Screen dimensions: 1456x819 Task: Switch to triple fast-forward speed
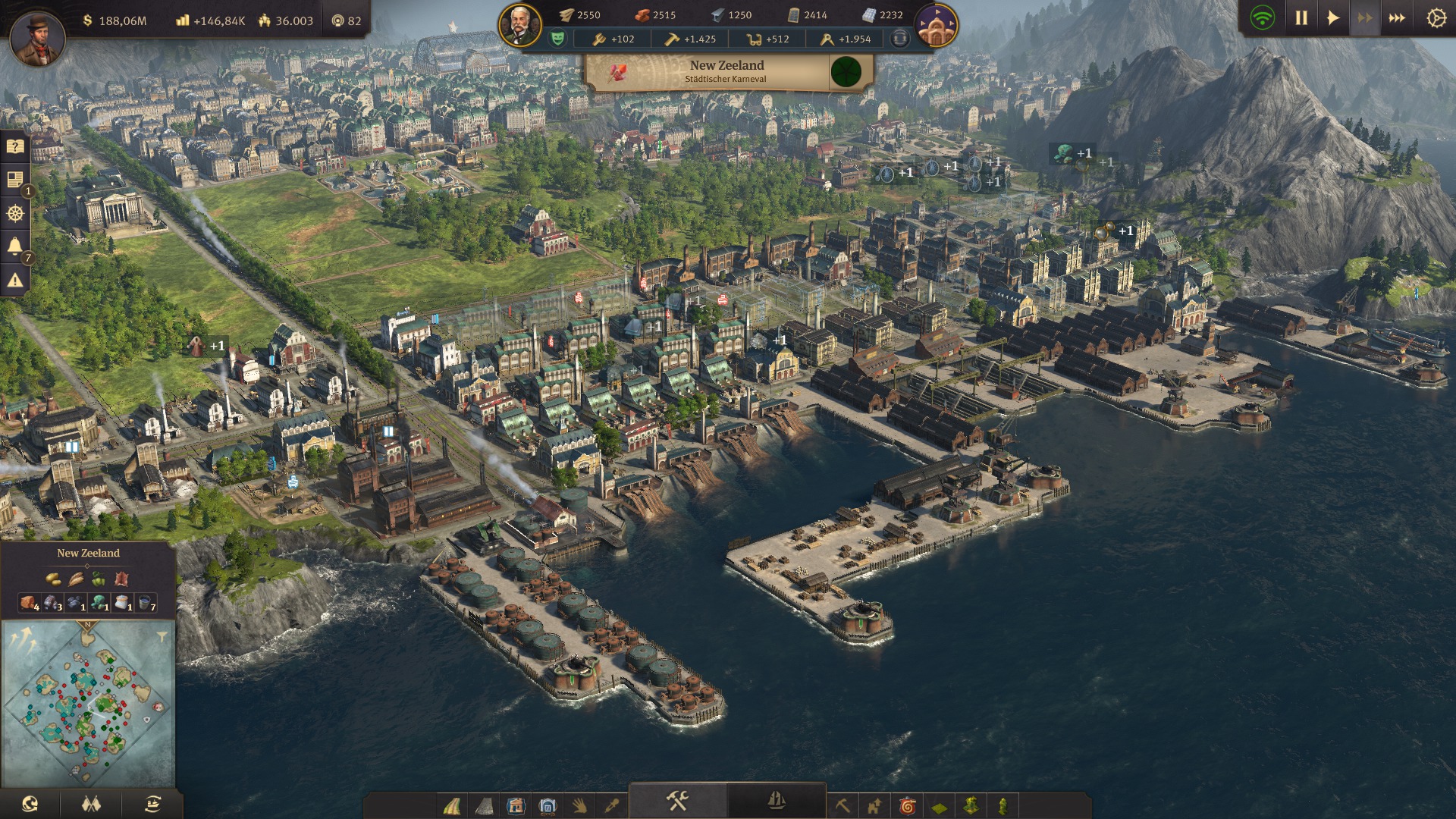tap(1397, 18)
